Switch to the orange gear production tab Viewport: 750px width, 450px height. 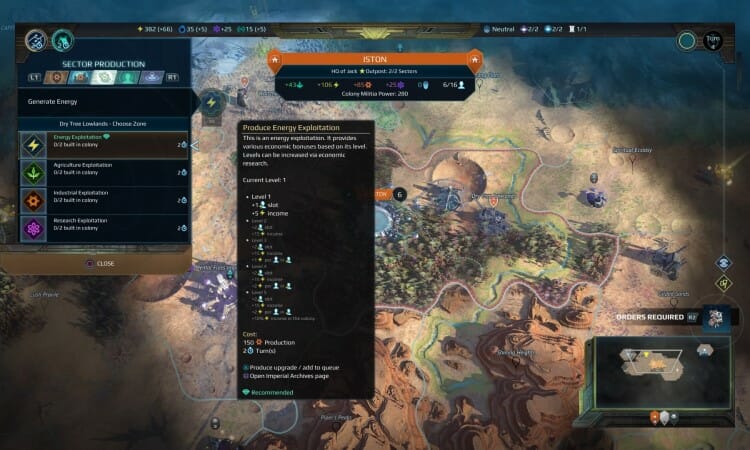(x=57, y=77)
